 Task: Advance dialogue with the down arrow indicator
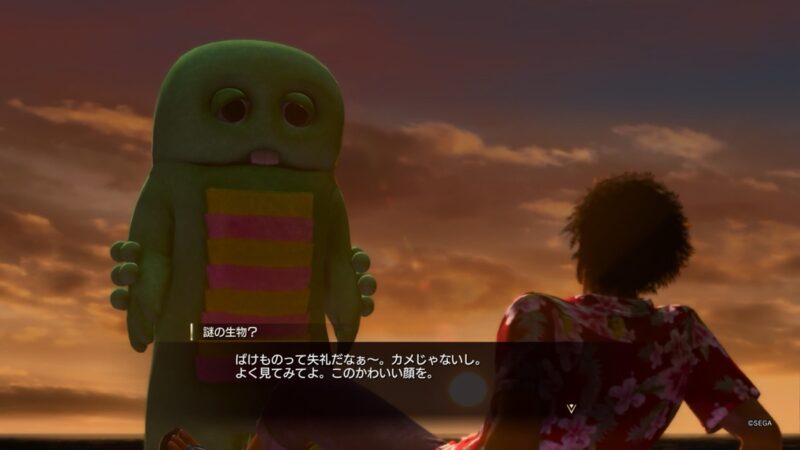tap(571, 408)
